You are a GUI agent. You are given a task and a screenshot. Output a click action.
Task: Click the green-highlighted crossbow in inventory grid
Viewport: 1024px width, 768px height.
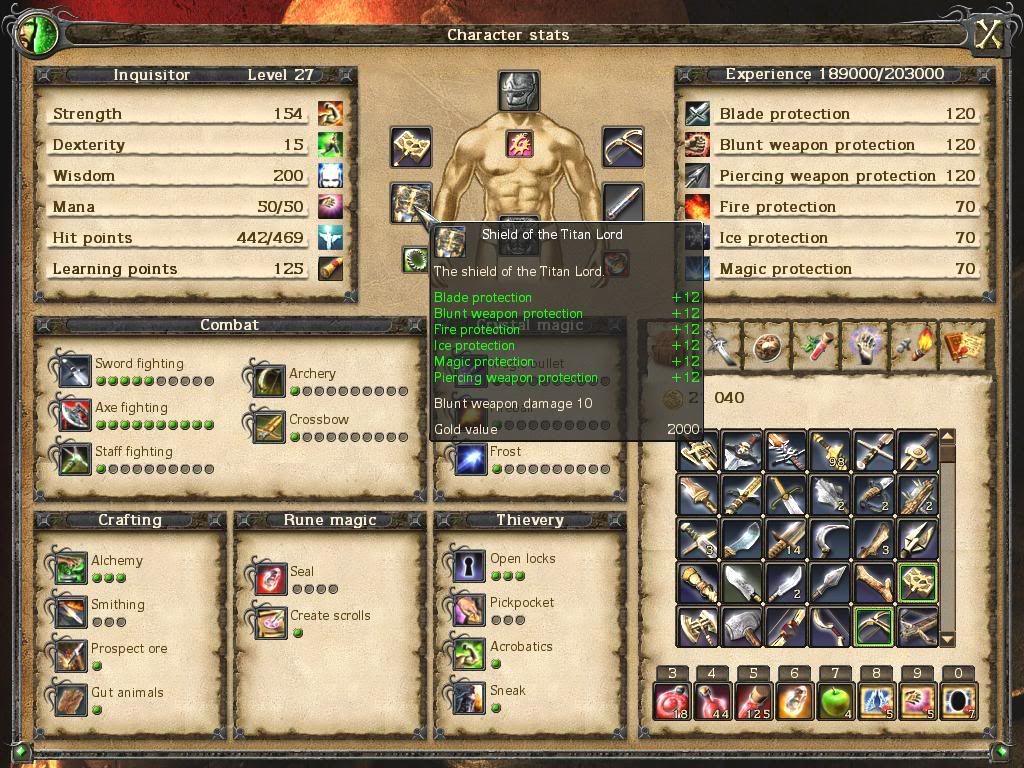(874, 625)
